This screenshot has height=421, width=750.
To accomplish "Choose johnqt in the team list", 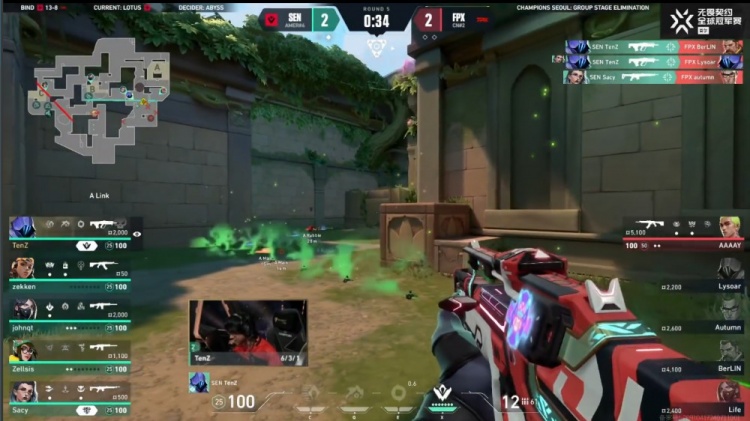I will (x=70, y=308).
